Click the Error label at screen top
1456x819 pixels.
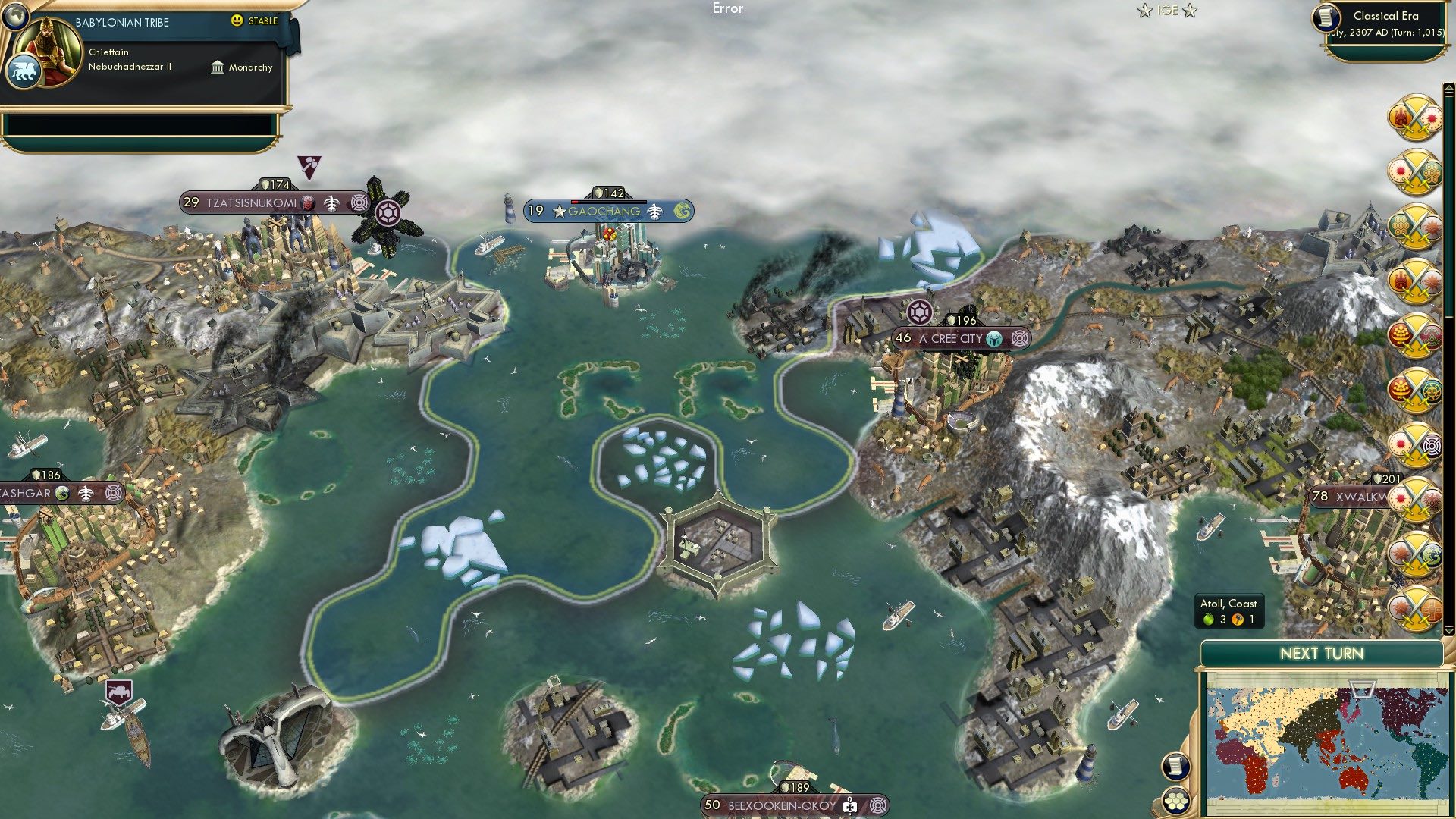pos(729,8)
